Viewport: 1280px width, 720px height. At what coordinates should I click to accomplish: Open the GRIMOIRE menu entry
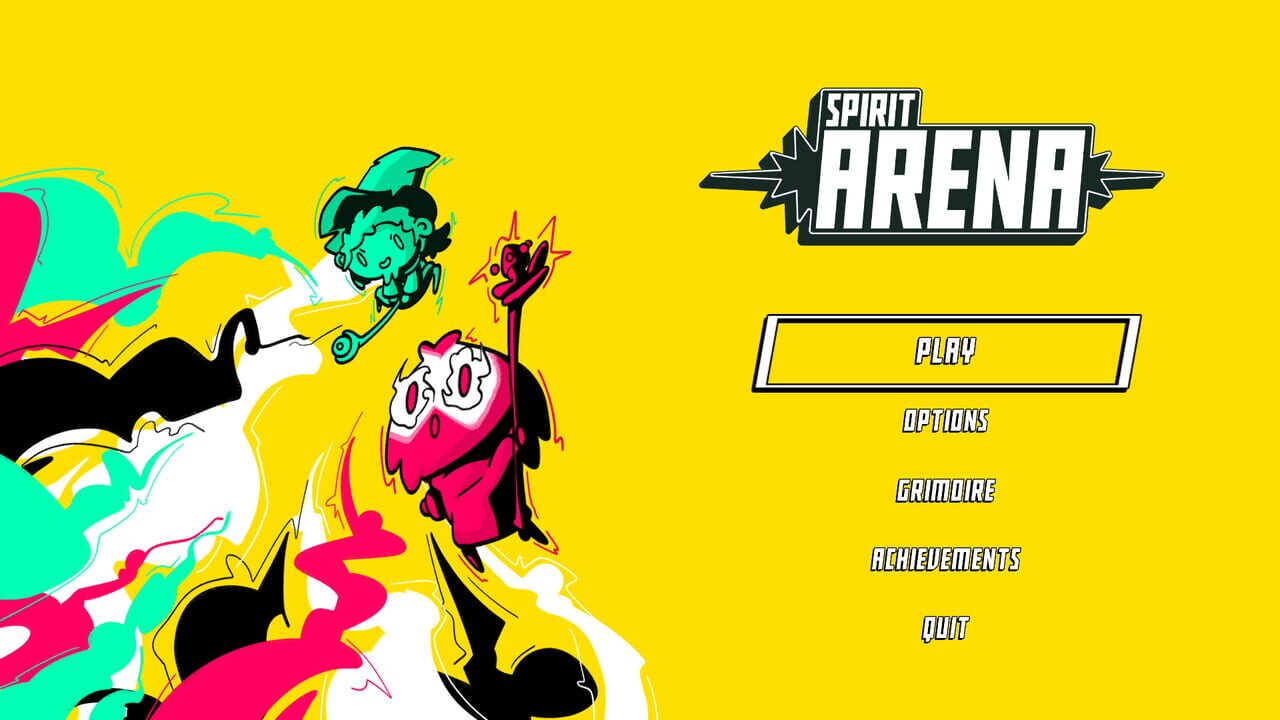click(x=946, y=489)
